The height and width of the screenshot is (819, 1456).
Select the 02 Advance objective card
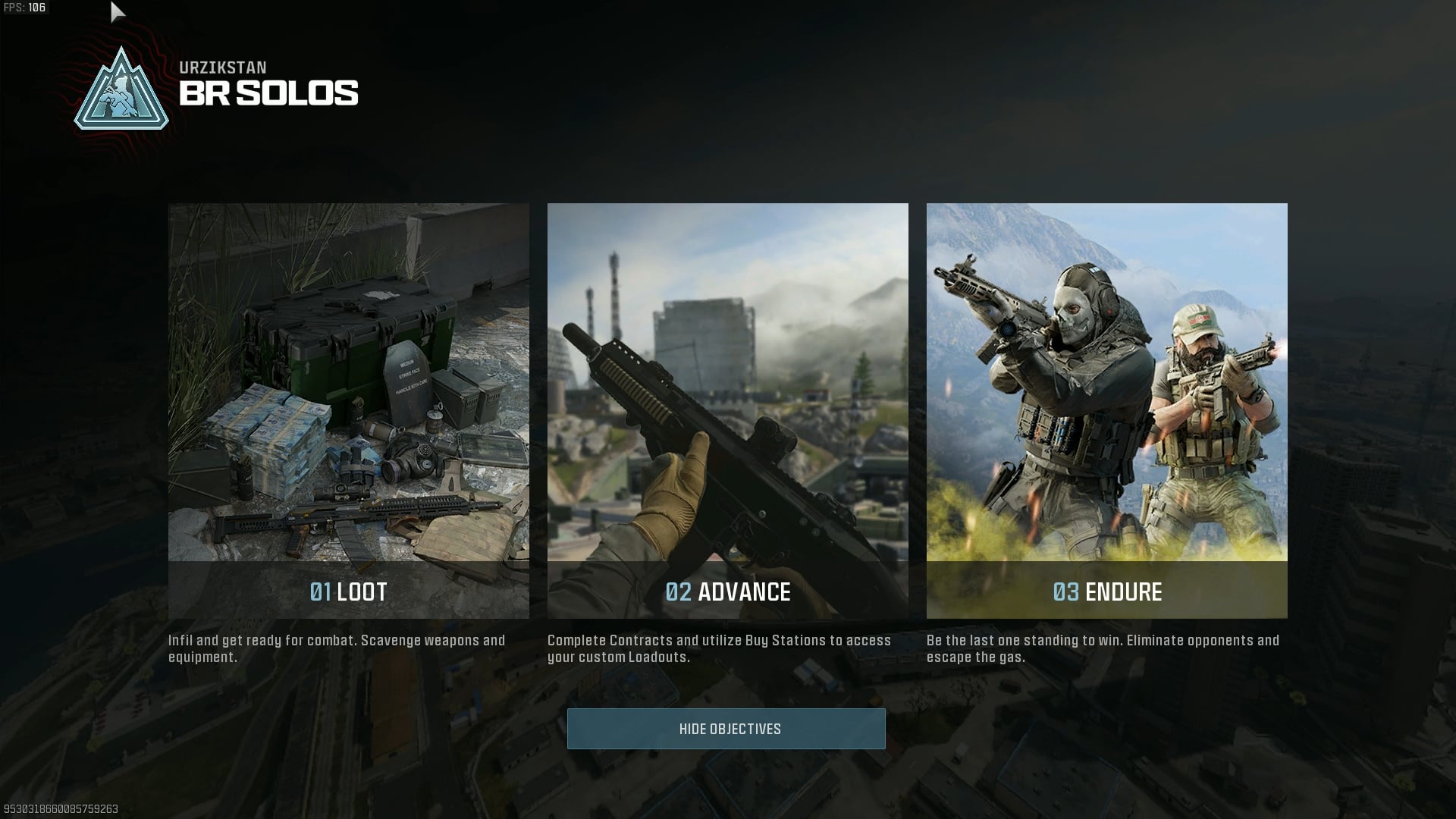coord(727,409)
